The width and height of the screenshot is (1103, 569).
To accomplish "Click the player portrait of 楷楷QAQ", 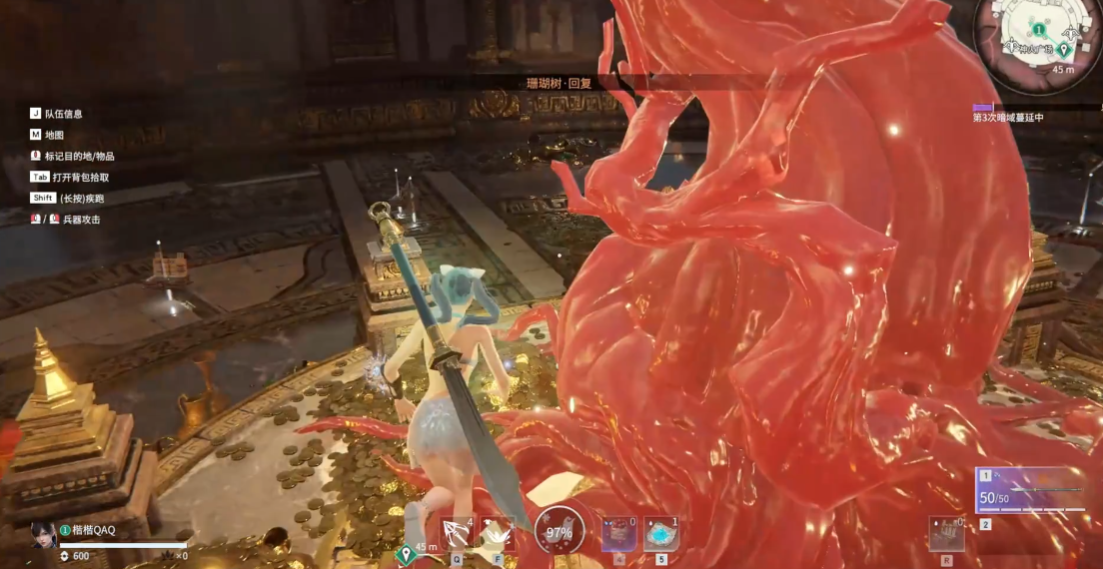I will [43, 534].
